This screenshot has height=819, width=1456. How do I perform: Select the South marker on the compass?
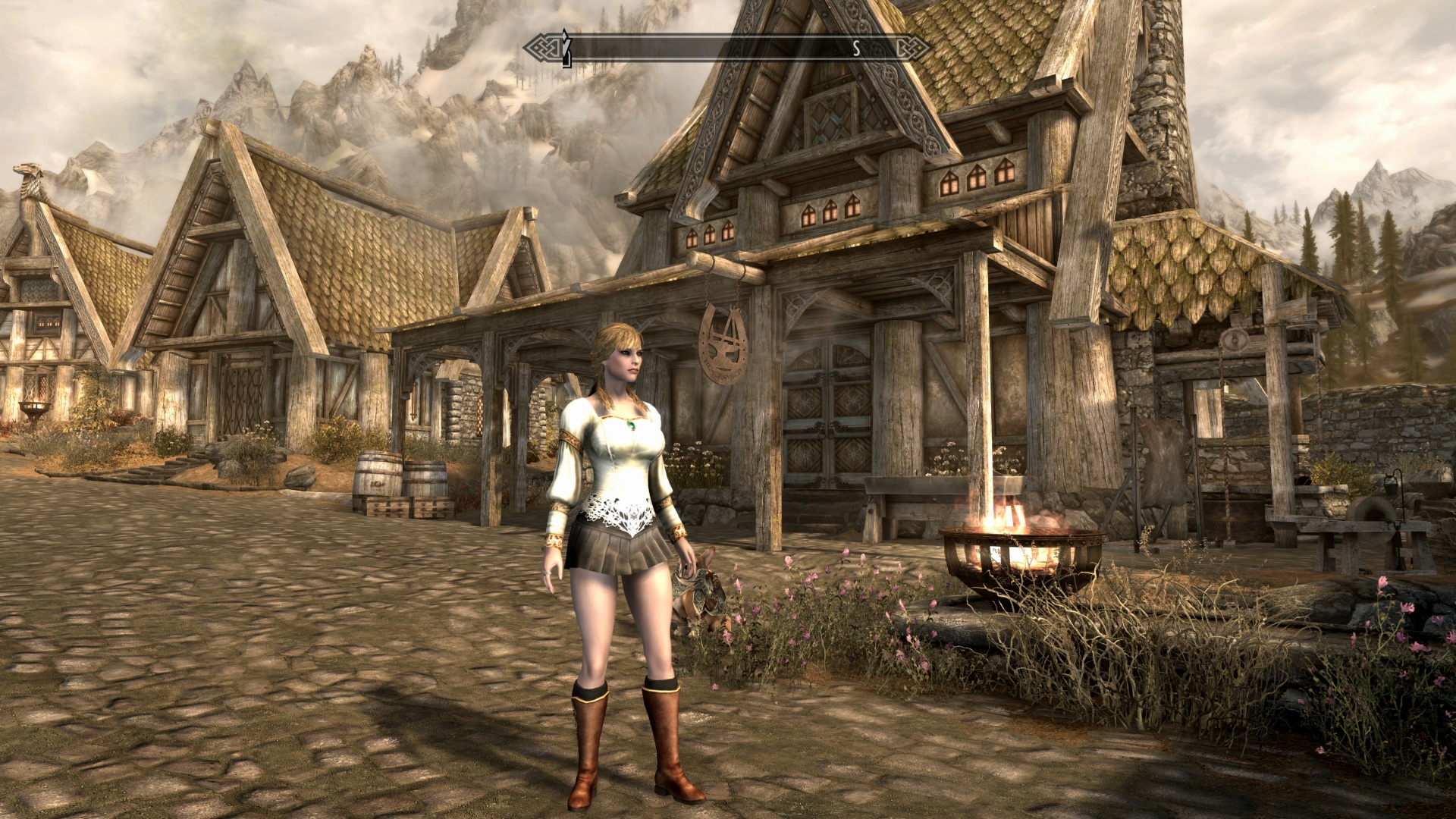pos(856,49)
